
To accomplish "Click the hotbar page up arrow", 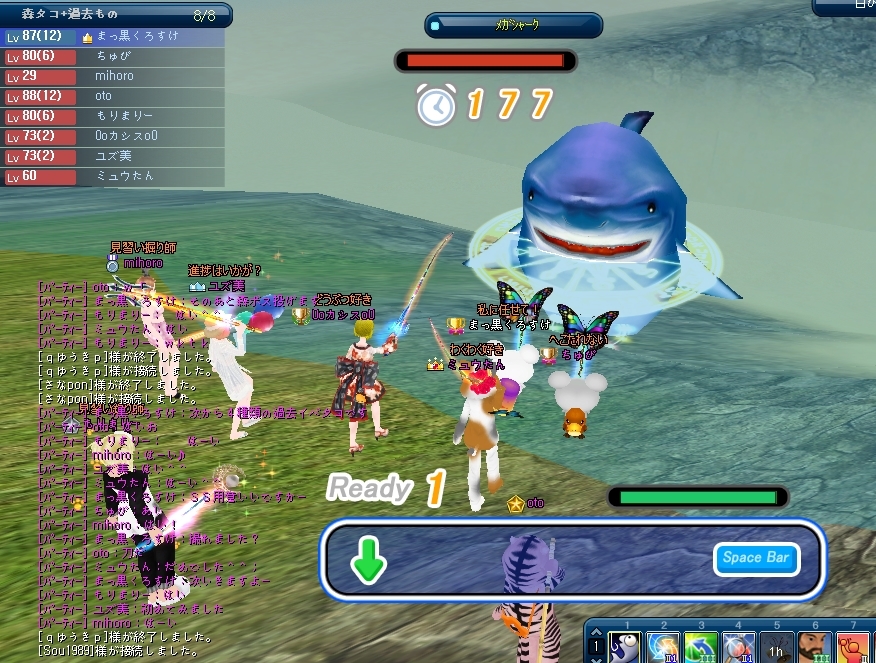I will point(596,630).
